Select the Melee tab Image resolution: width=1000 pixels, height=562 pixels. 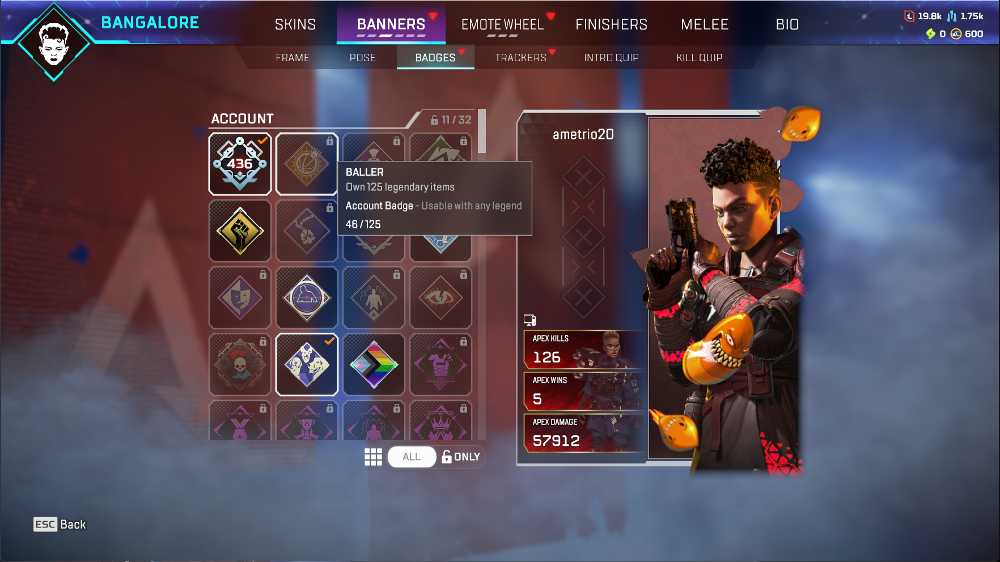705,24
